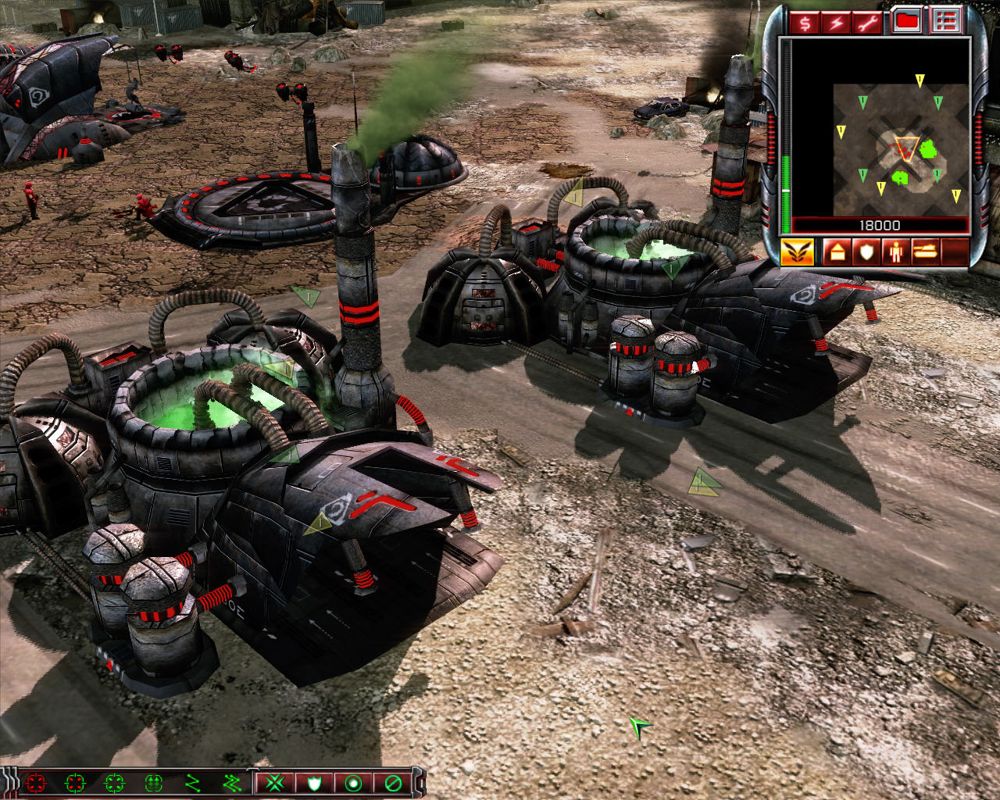This screenshot has height=800, width=1000.
Task: Select the tank vehicle production tab
Action: pos(925,250)
